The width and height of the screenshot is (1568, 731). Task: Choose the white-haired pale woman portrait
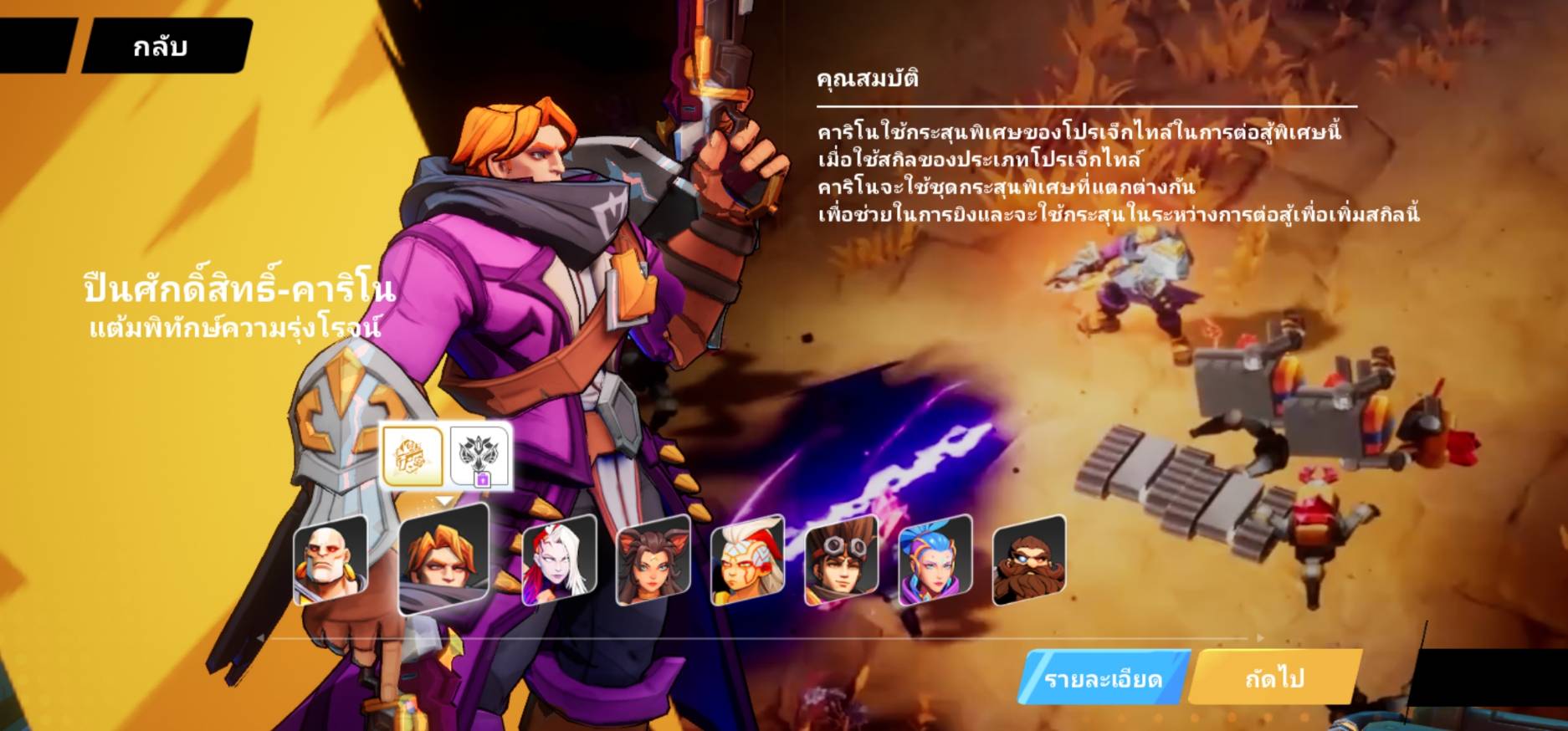[559, 560]
